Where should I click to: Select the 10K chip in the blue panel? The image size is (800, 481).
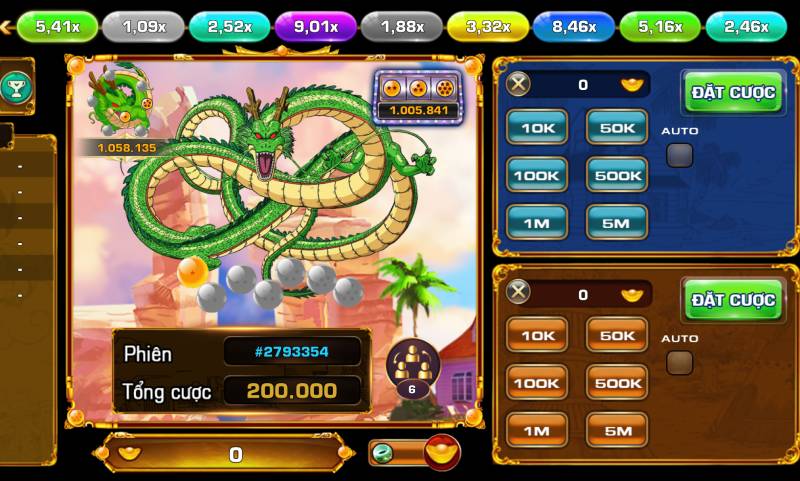(x=537, y=126)
